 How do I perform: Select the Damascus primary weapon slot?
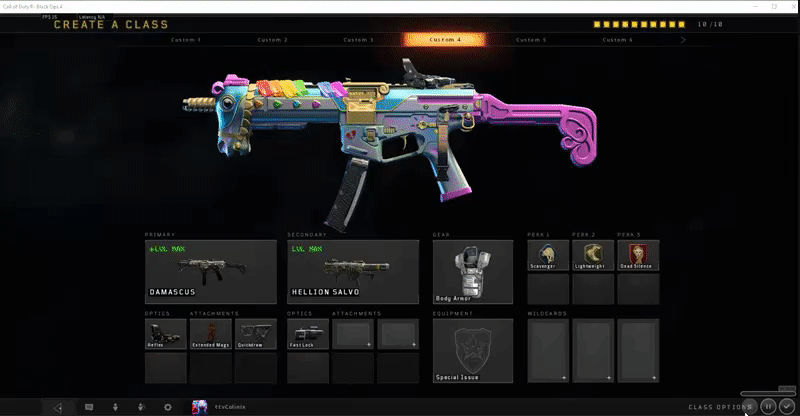tap(210, 272)
